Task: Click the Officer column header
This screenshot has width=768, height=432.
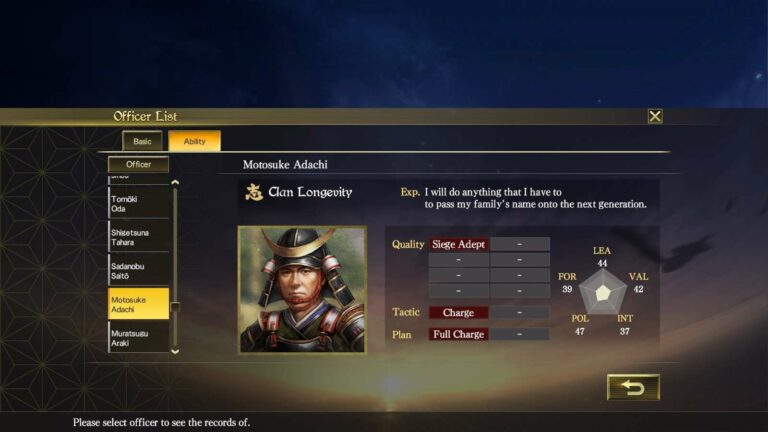Action: 139,164
